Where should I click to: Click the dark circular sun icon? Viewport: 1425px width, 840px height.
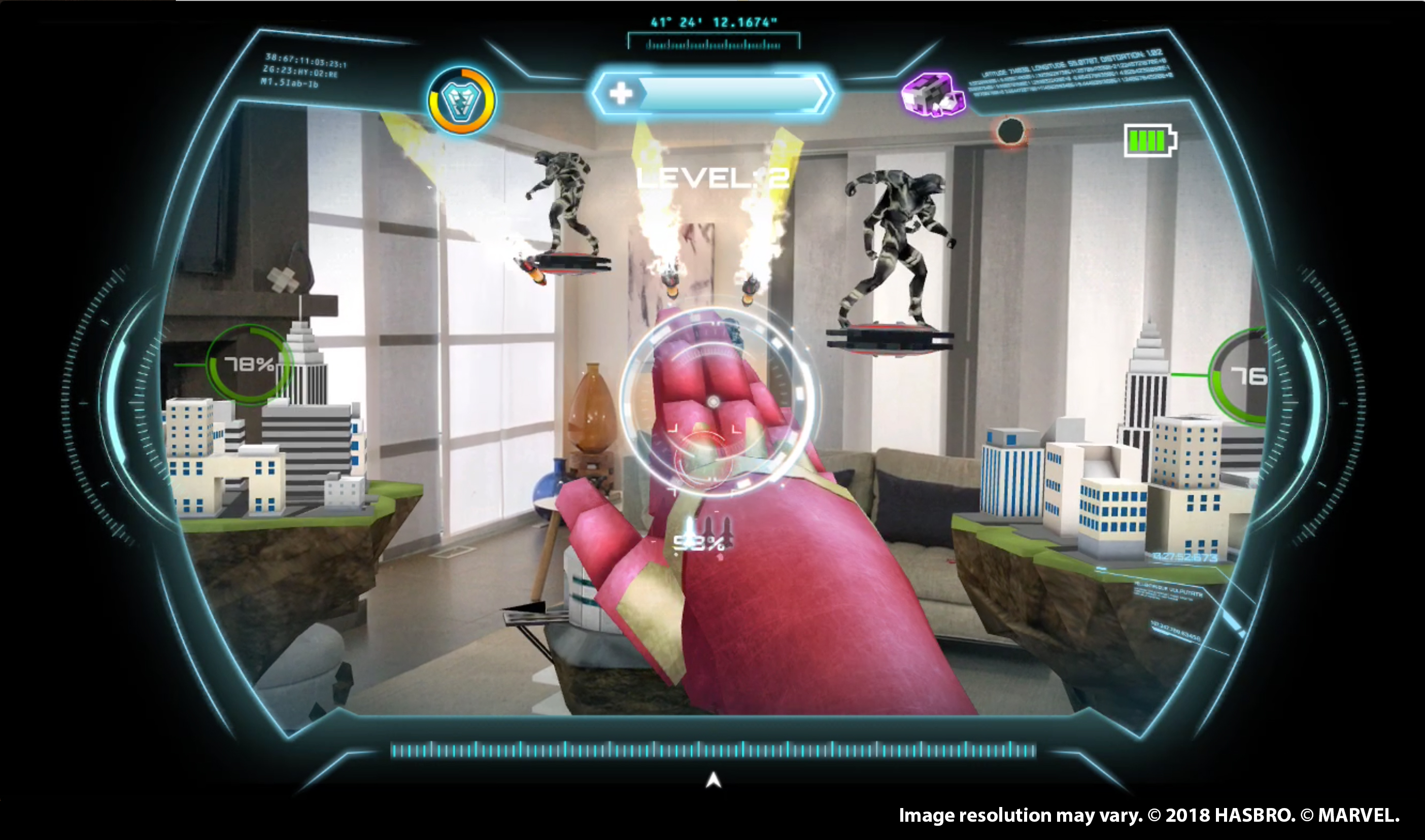tap(1010, 132)
